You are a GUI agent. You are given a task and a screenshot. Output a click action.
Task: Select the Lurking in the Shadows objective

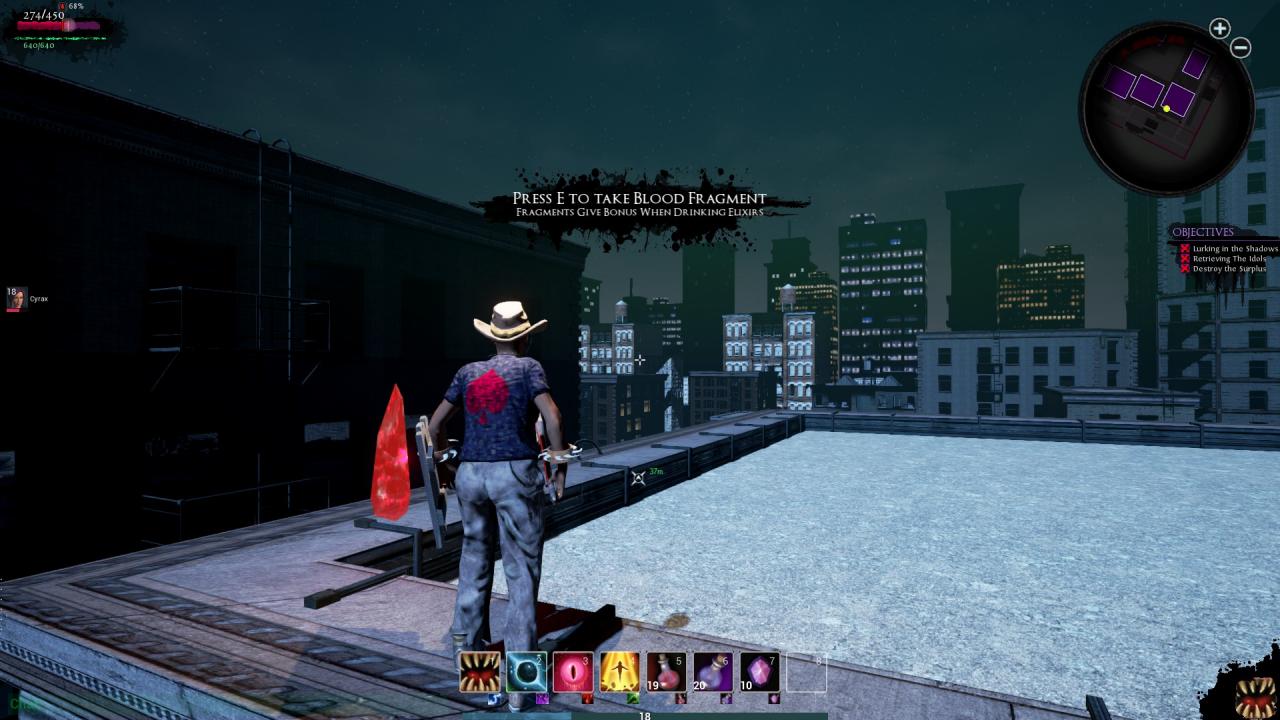[x=1235, y=249]
